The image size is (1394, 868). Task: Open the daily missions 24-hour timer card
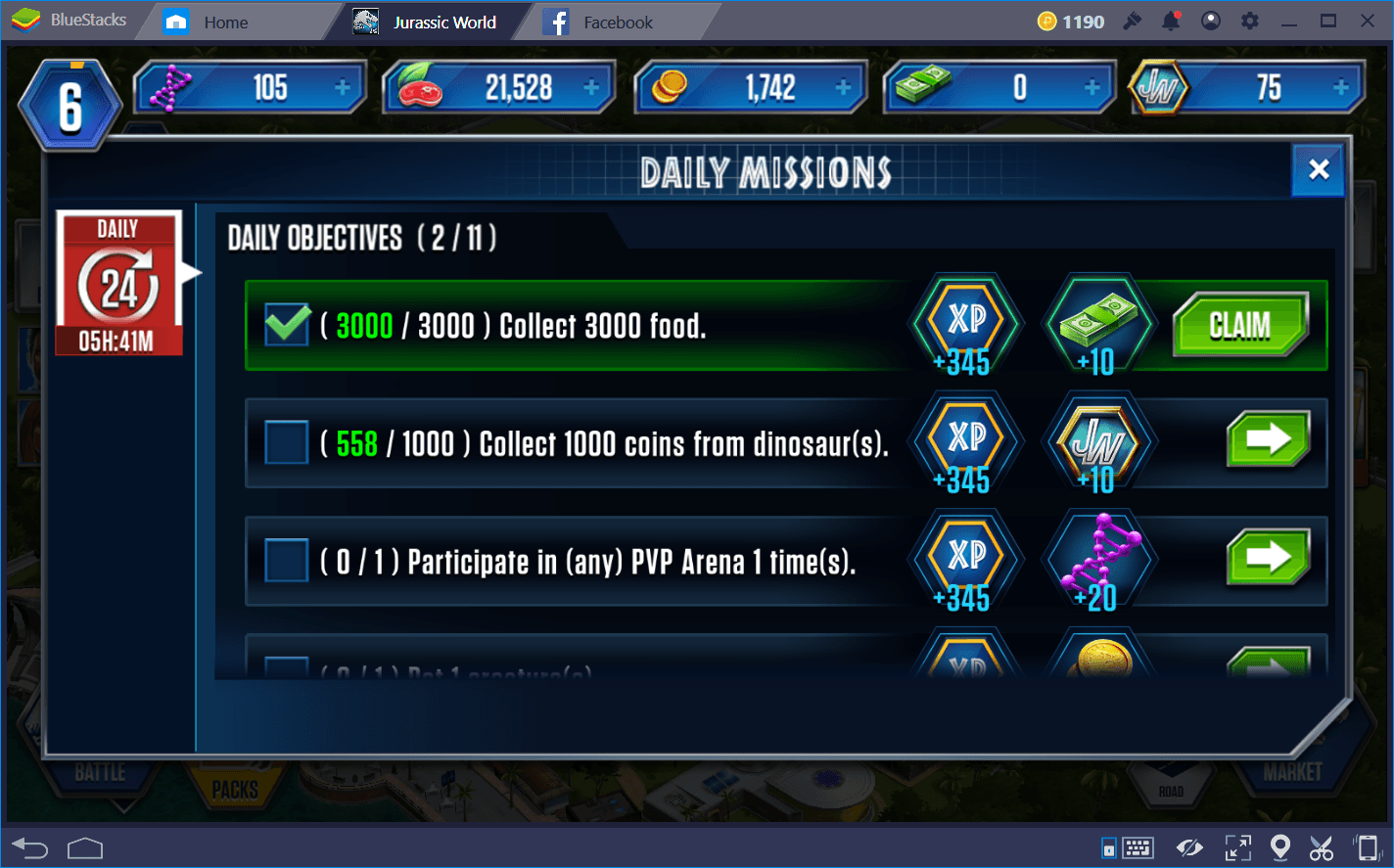(x=118, y=283)
